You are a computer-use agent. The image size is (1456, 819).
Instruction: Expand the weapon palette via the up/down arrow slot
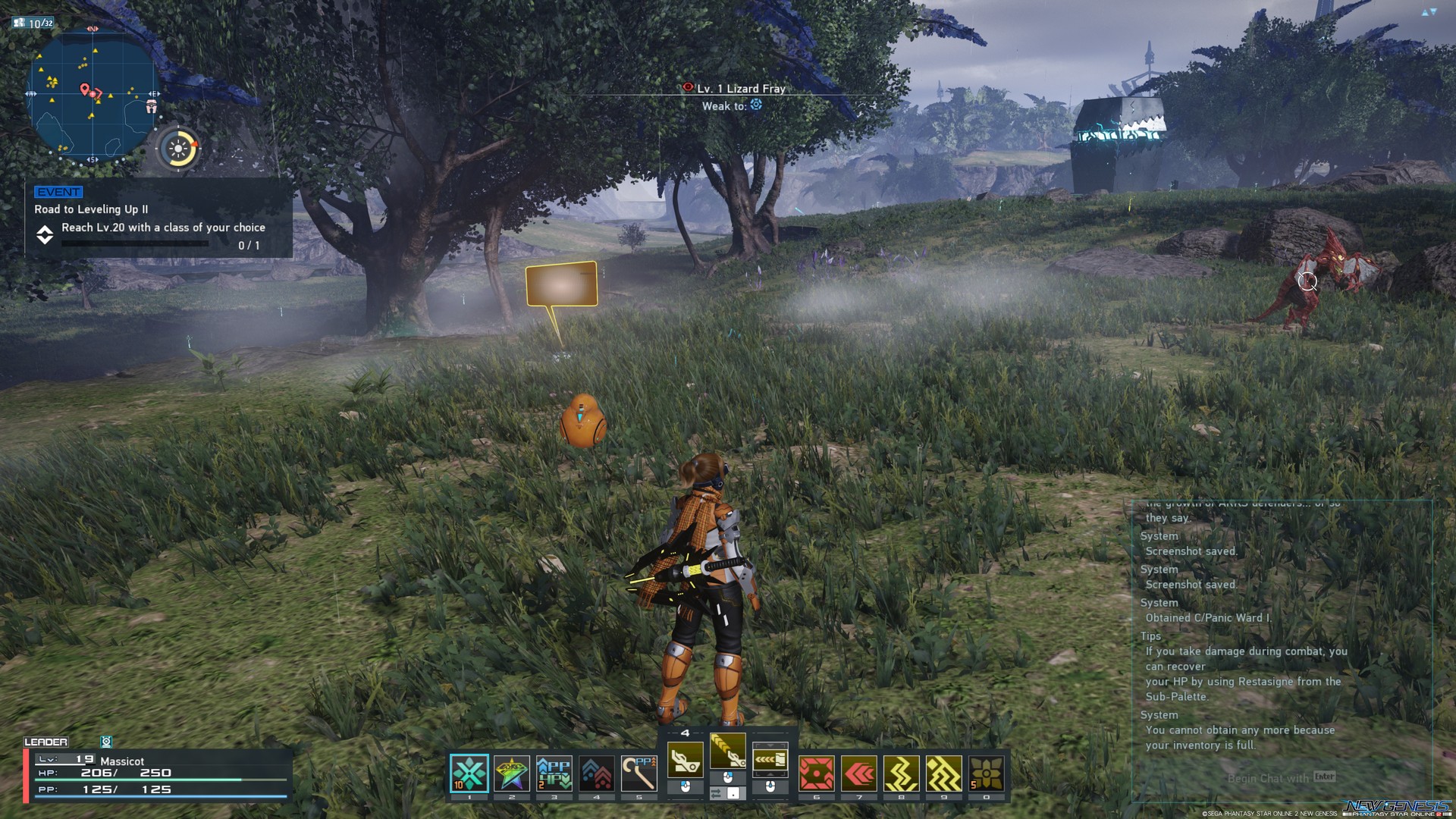(x=770, y=760)
